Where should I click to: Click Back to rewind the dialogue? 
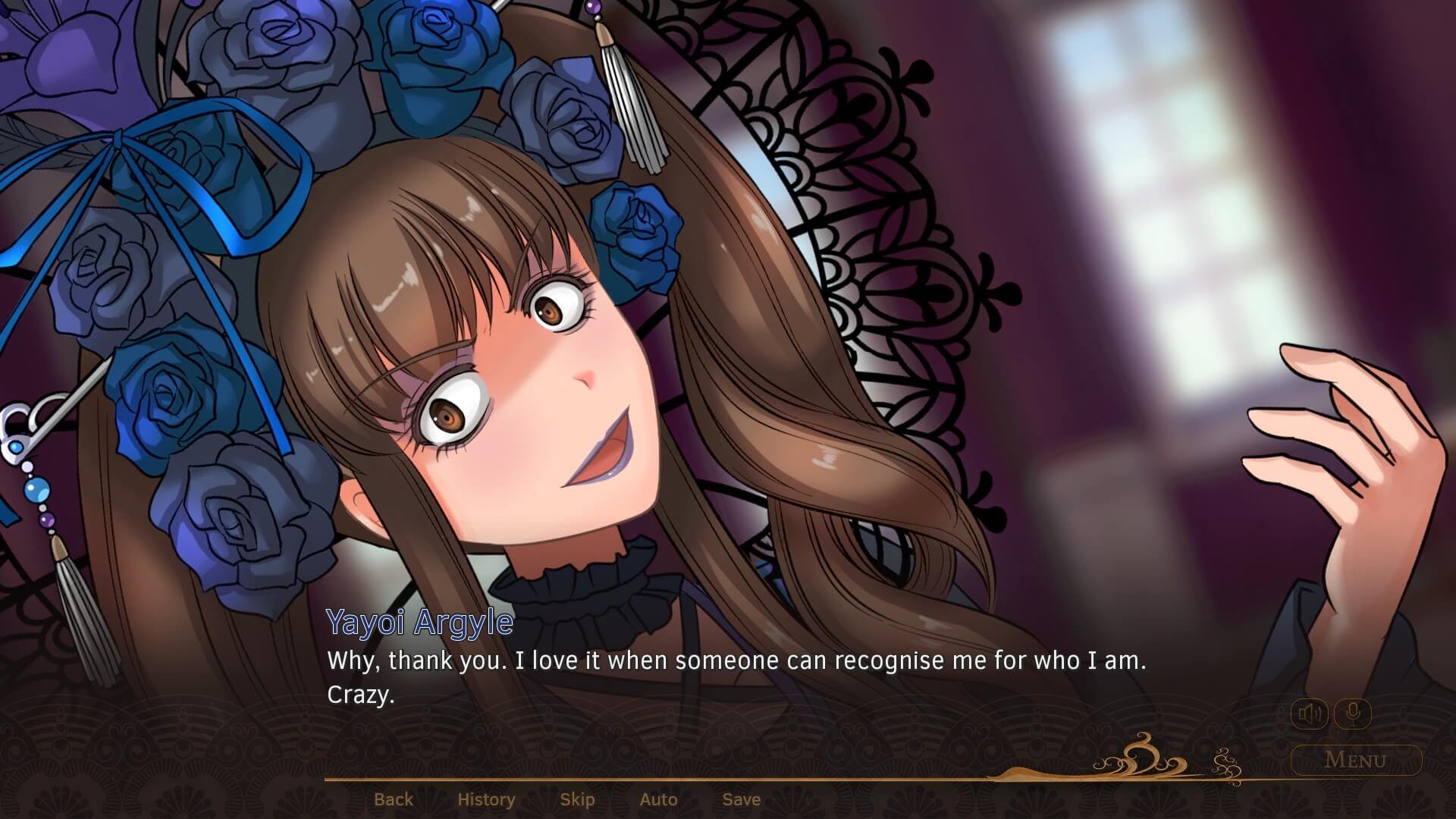[394, 799]
